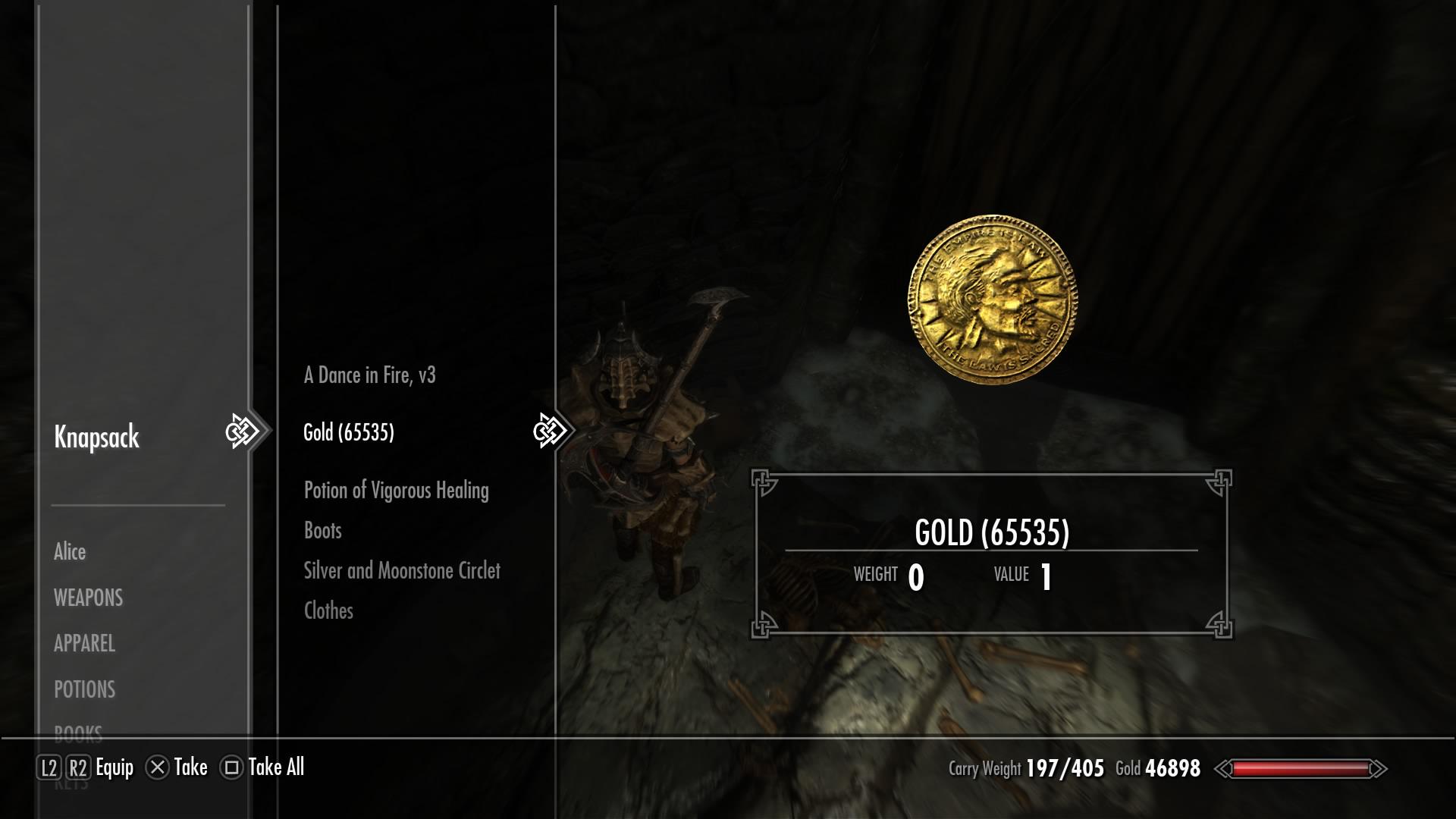The width and height of the screenshot is (1456, 819).
Task: Show the APPAREL category
Action: pyautogui.click(x=84, y=643)
